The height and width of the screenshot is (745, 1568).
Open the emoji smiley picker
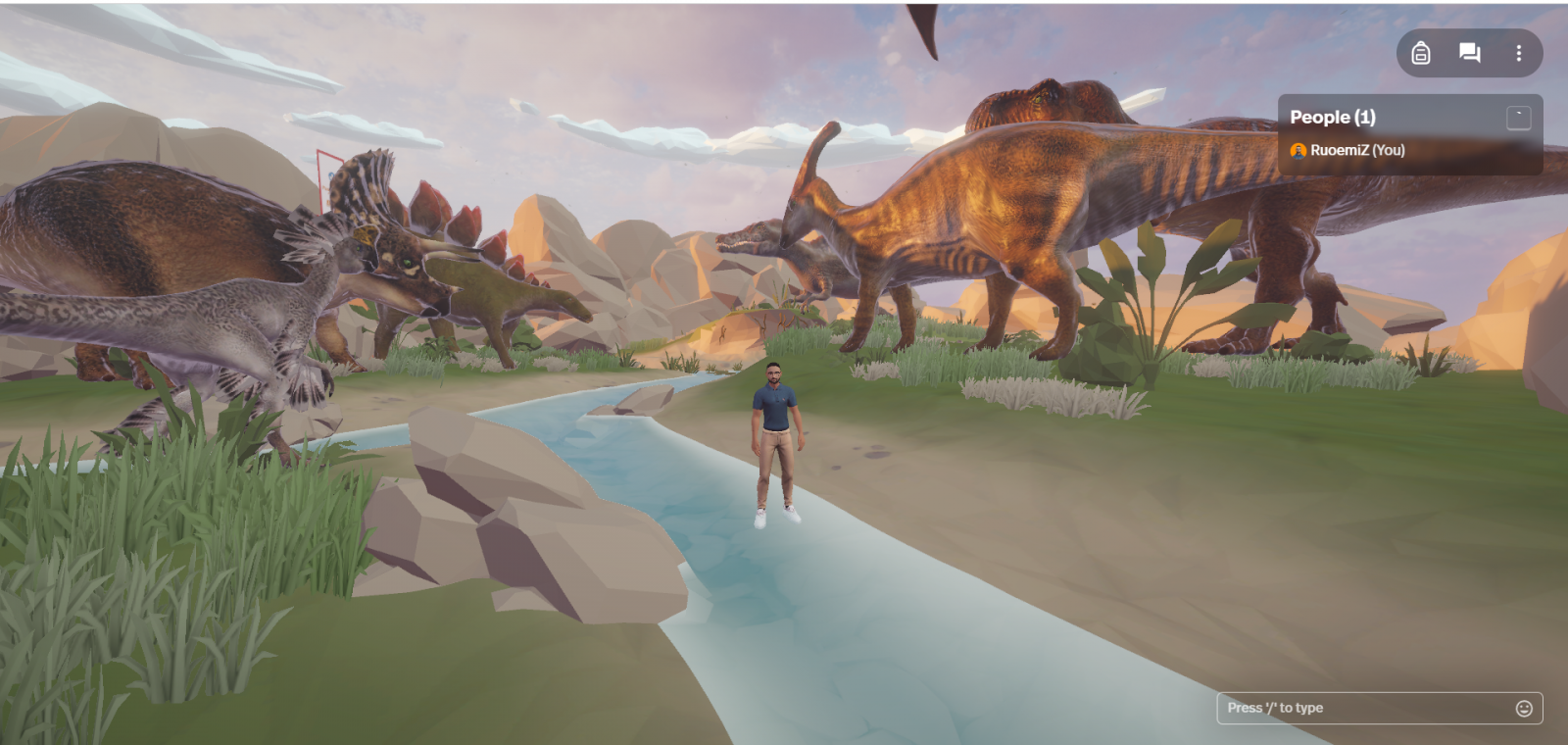(x=1524, y=708)
